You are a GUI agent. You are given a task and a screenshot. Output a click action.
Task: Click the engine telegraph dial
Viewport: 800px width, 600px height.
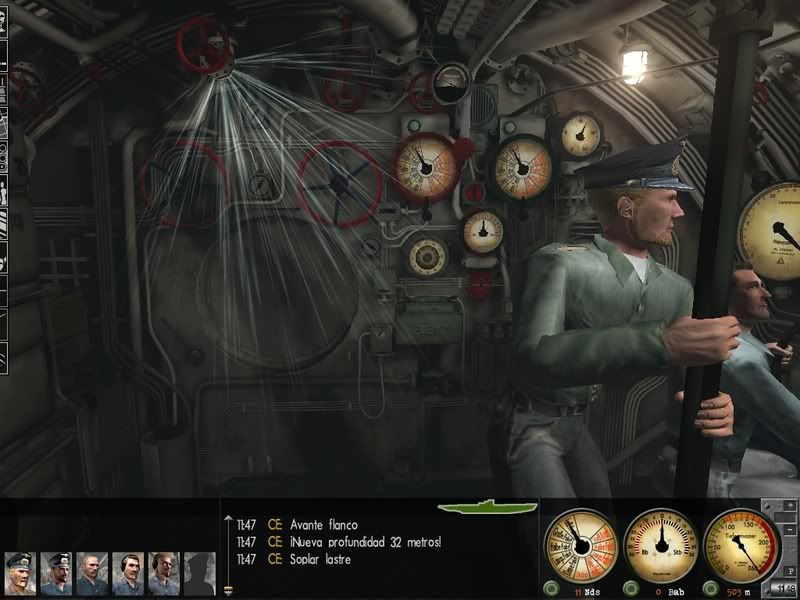579,545
